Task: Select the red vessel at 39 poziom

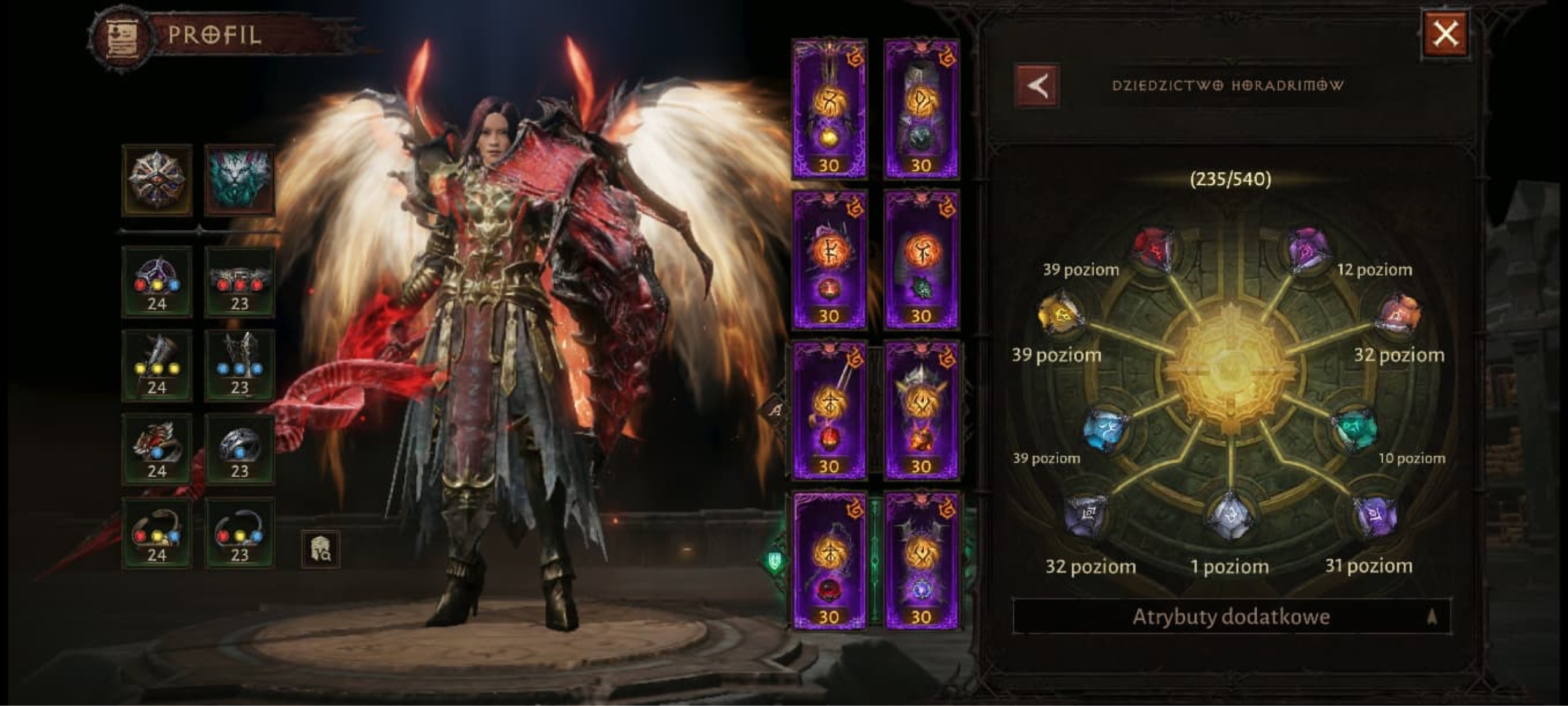Action: (1155, 249)
